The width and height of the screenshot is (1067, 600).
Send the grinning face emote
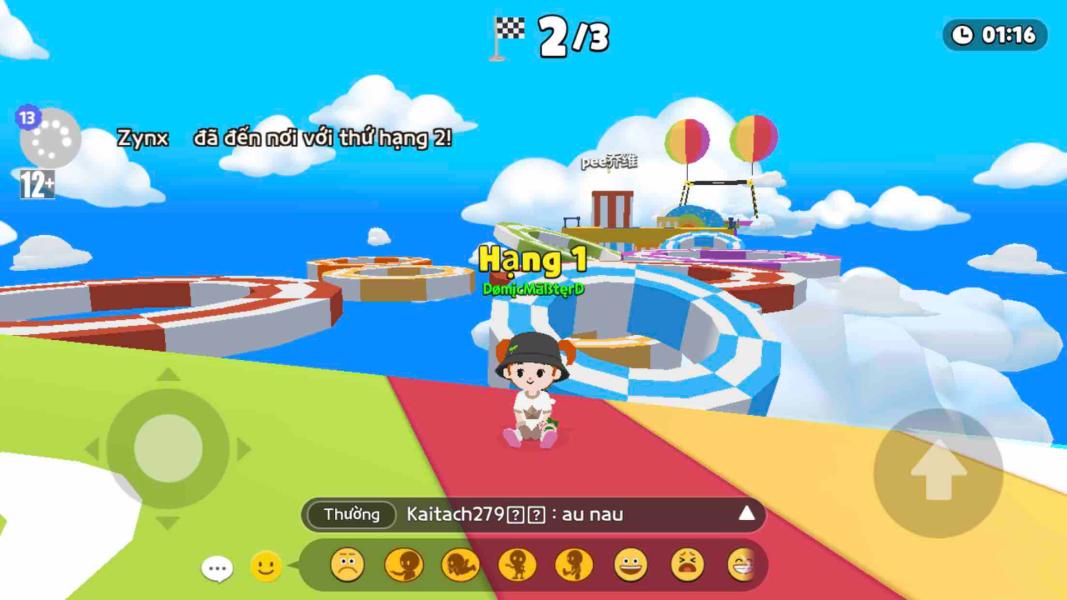(x=631, y=566)
